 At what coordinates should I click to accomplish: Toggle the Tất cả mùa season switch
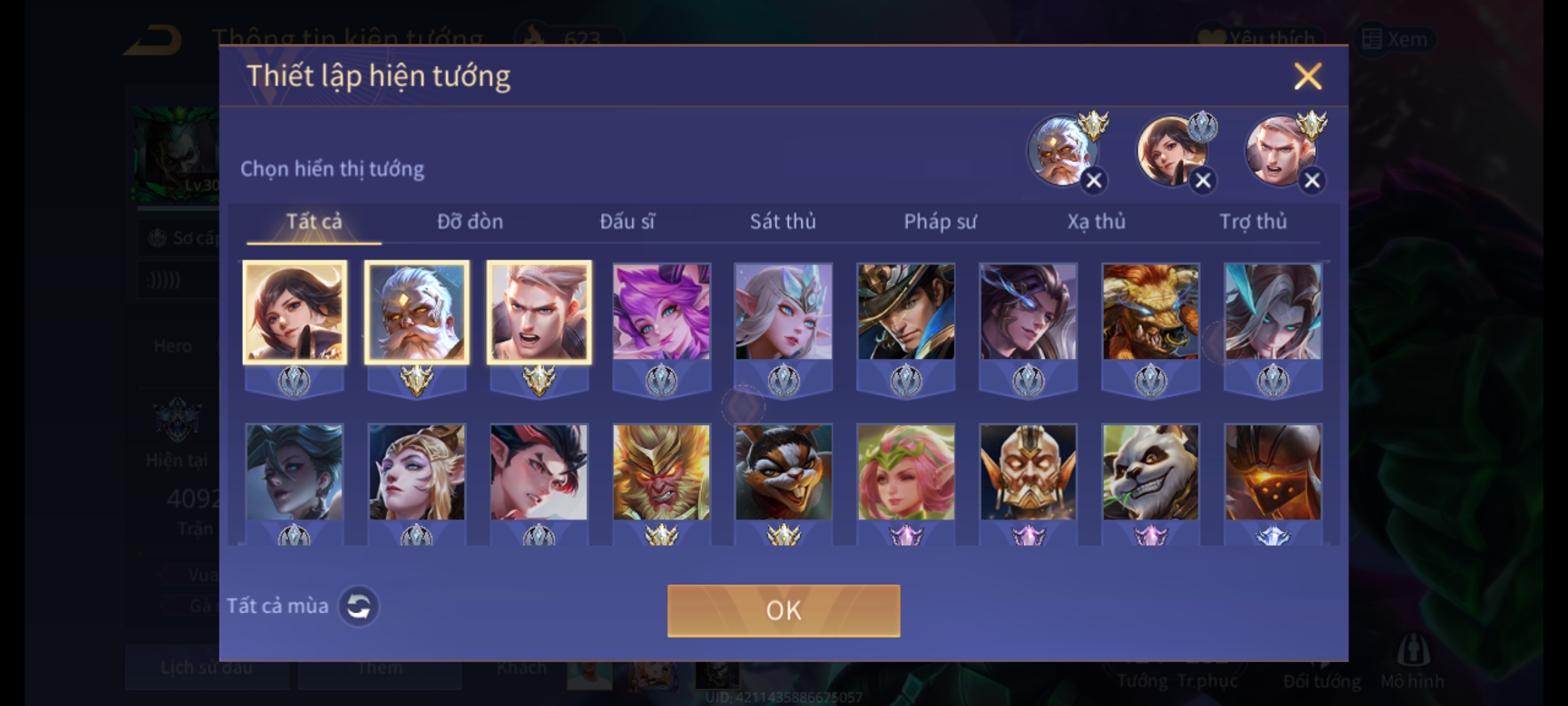coord(358,606)
